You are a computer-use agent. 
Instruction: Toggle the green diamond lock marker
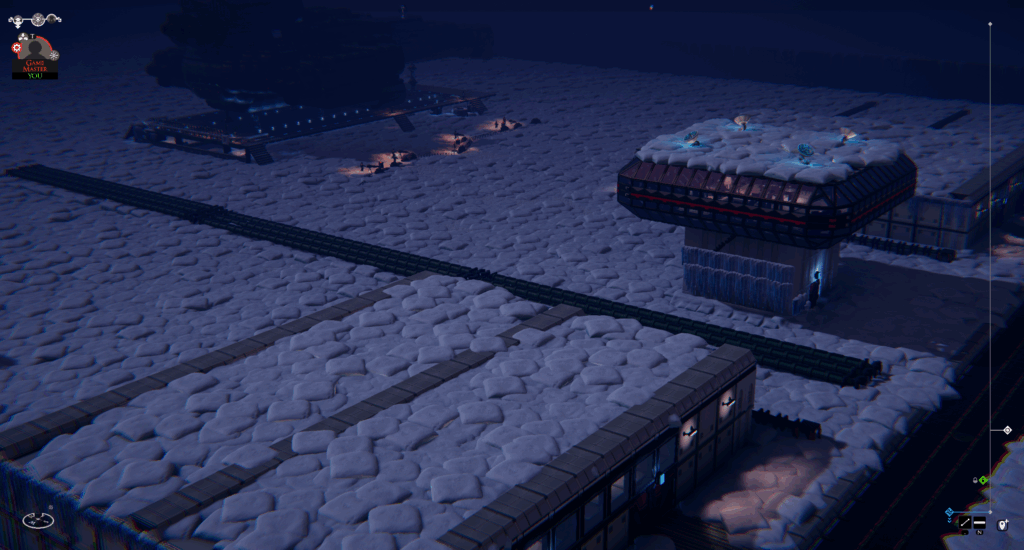[x=983, y=480]
